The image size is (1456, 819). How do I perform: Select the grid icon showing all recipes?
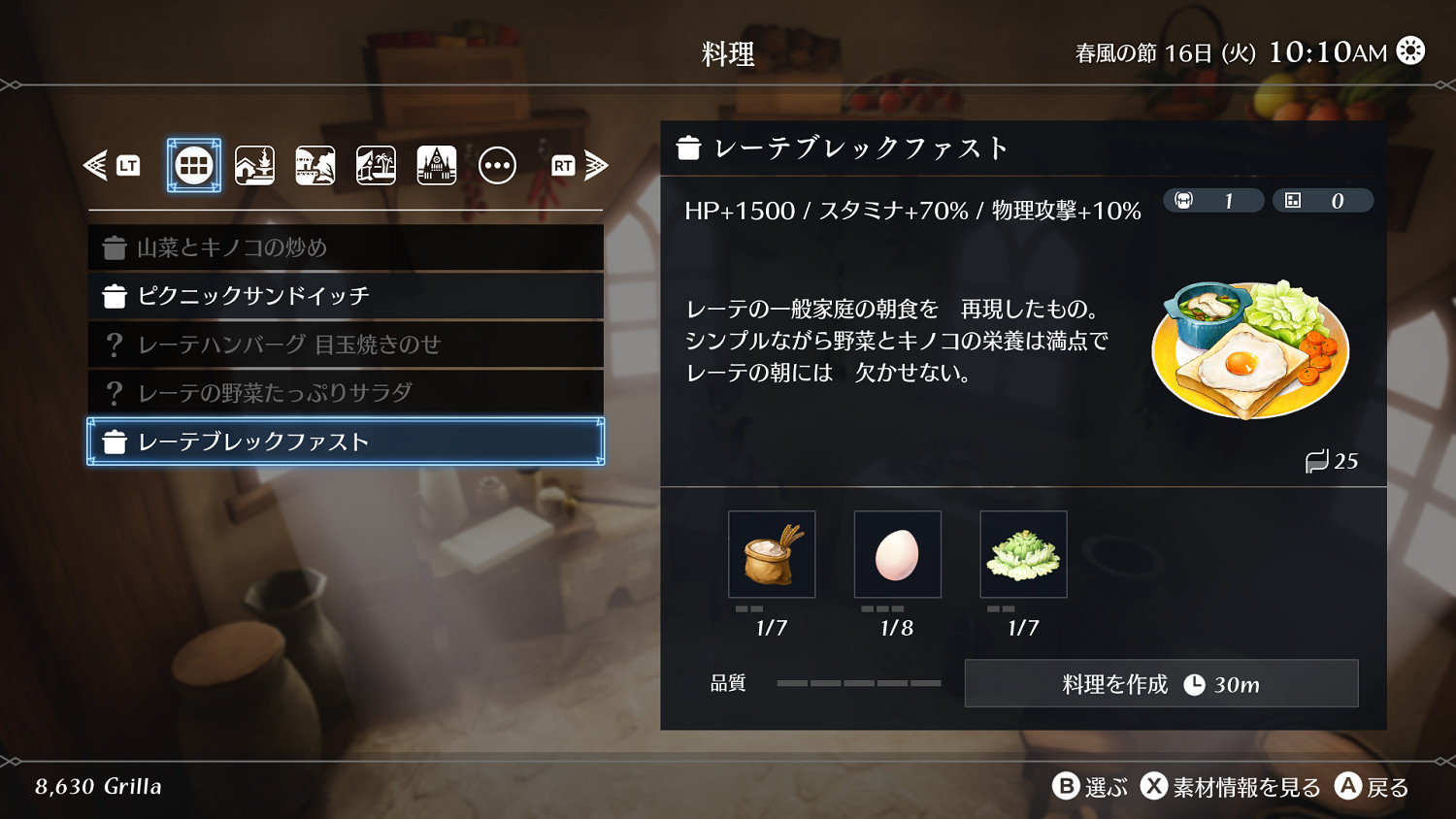click(x=193, y=164)
